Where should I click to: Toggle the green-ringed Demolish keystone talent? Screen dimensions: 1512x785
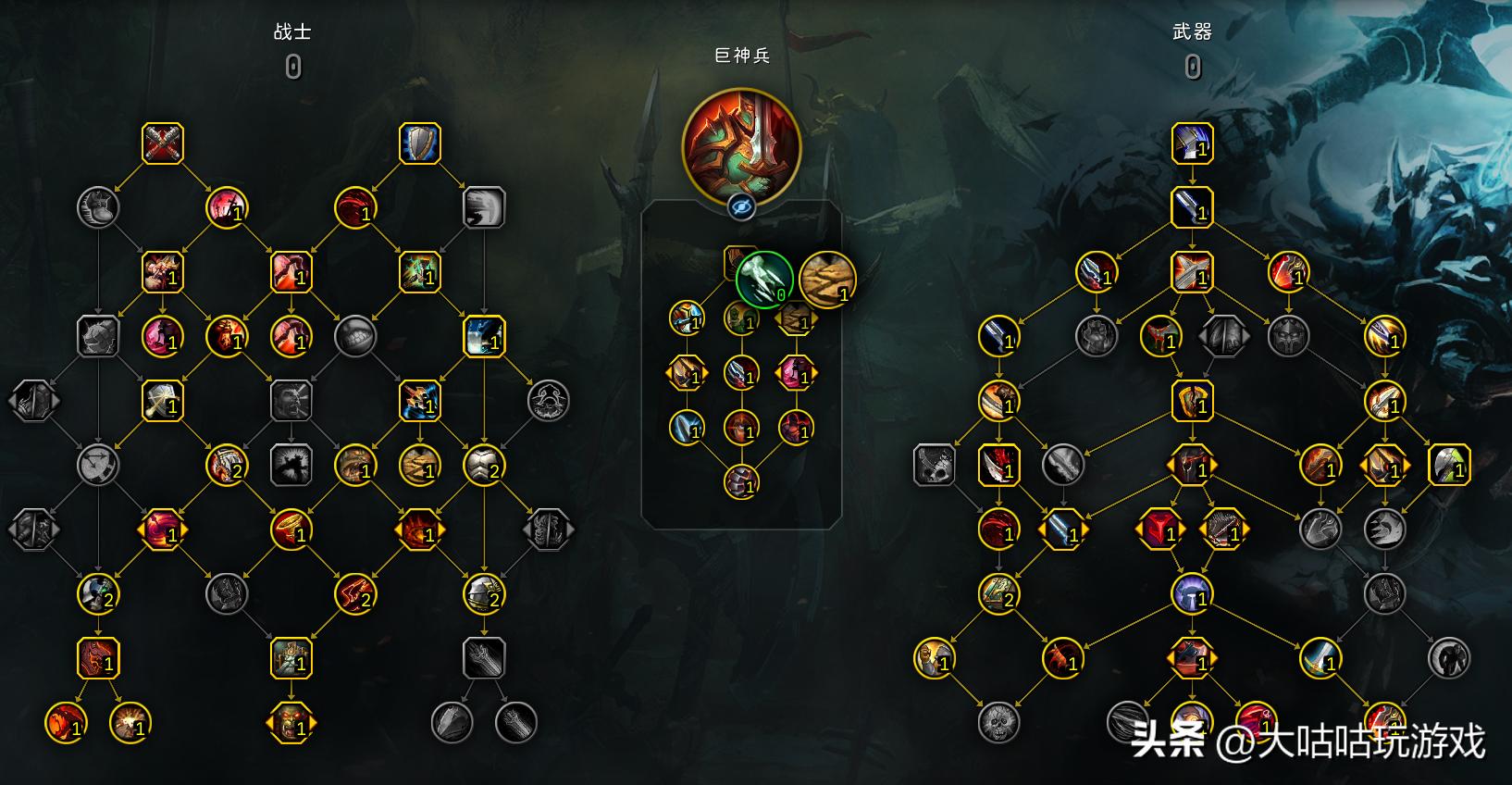click(x=762, y=278)
